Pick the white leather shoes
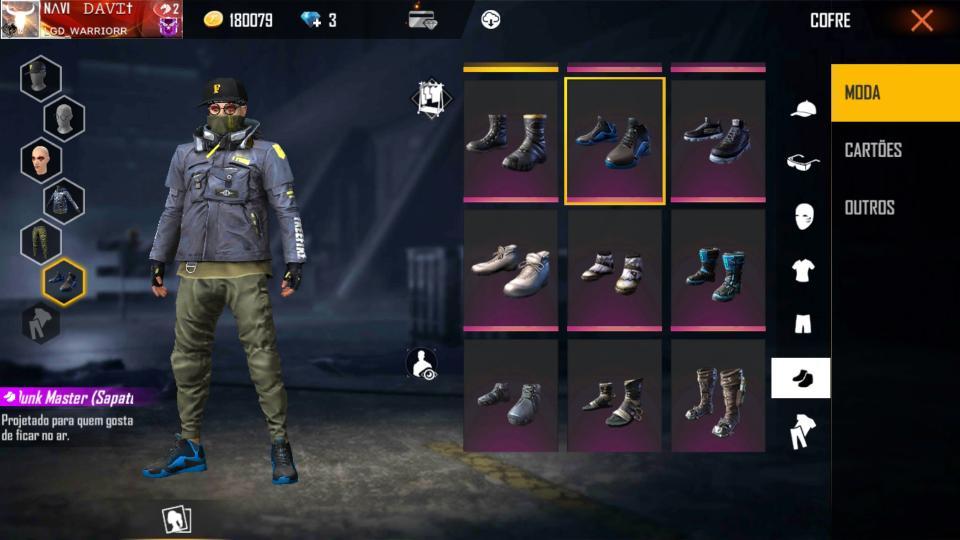Screen dimensions: 960x540 coord(511,269)
